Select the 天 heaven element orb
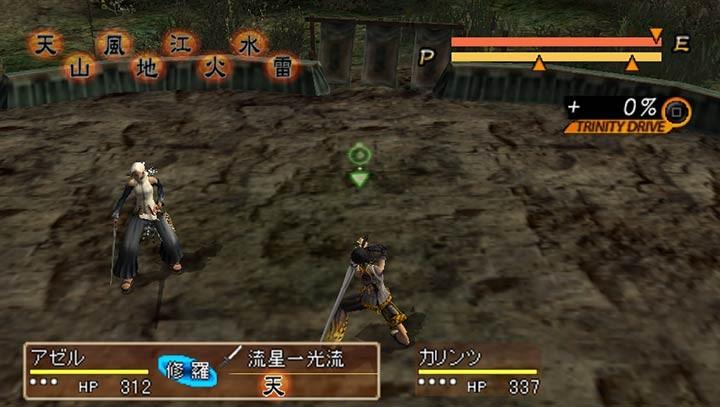The height and width of the screenshot is (407, 720). click(x=43, y=45)
